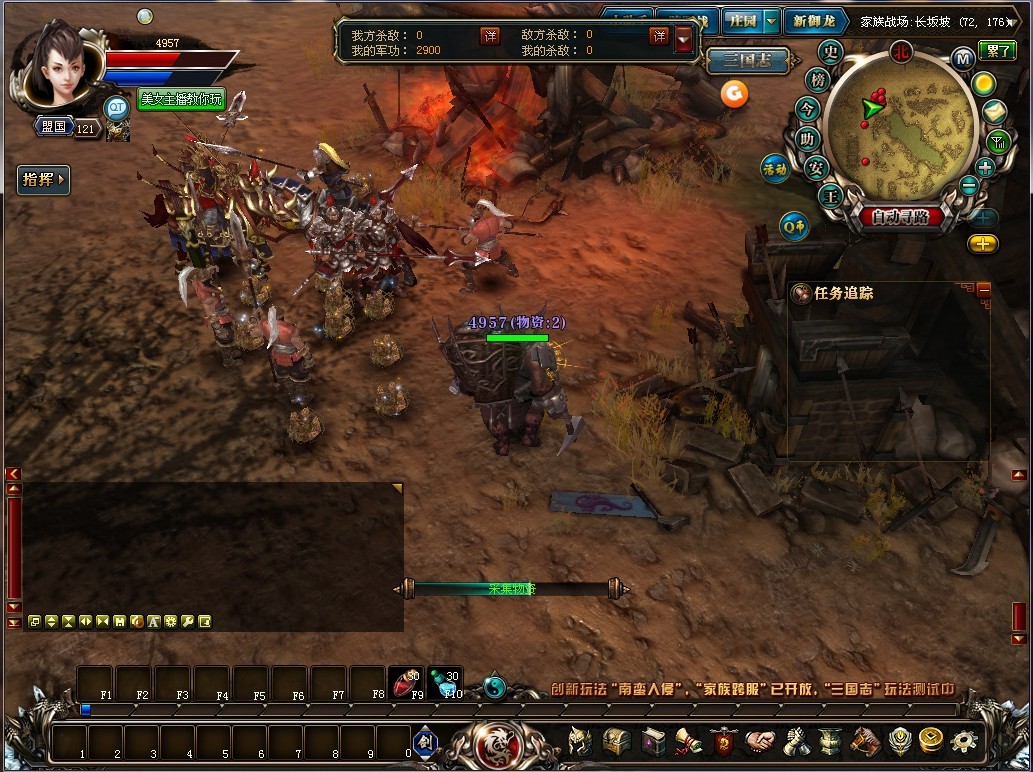Zoom in the minimap with the teal plus
The image size is (1033, 772).
click(x=985, y=167)
